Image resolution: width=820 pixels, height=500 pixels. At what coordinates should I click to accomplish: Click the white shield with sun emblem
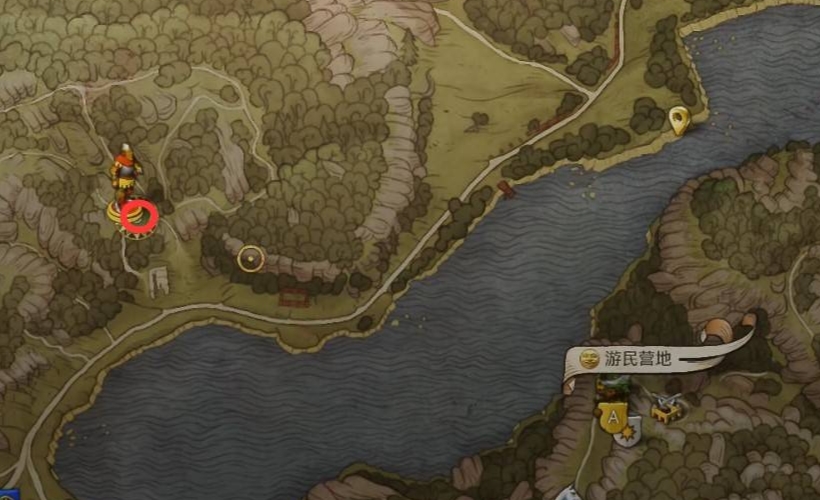628,433
